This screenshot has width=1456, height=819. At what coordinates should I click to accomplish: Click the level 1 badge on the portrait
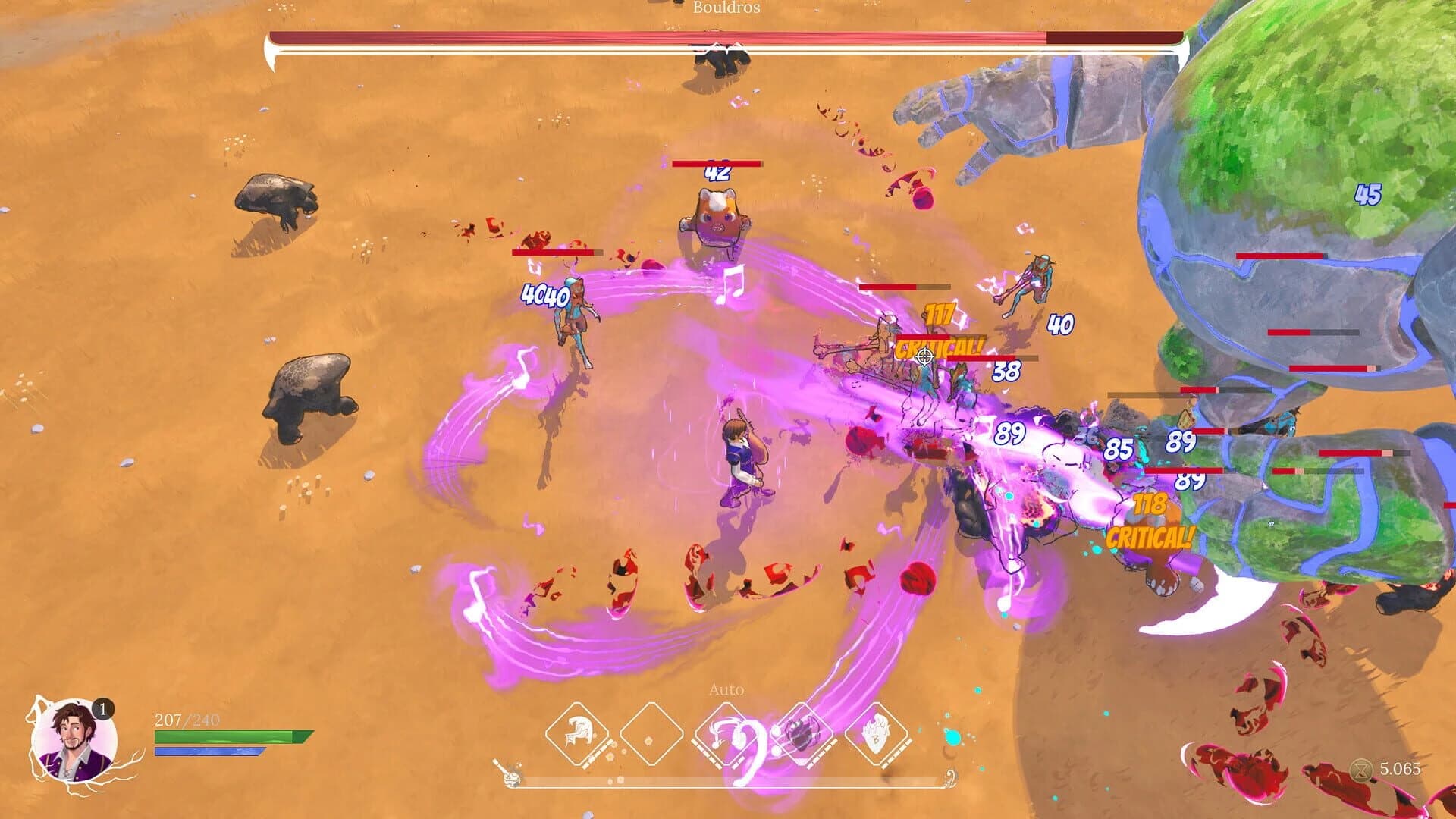click(x=102, y=708)
